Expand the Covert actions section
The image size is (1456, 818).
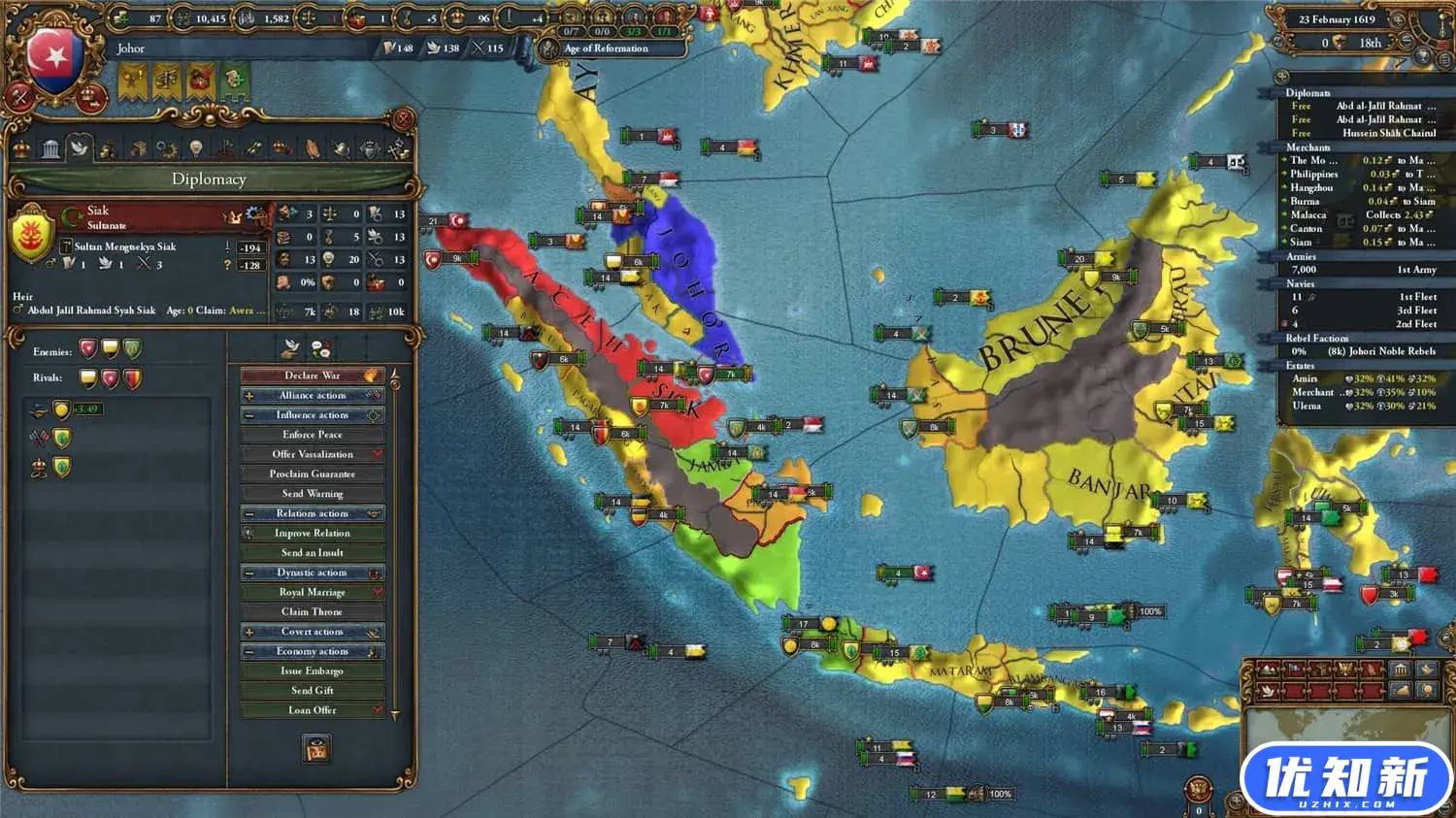248,631
